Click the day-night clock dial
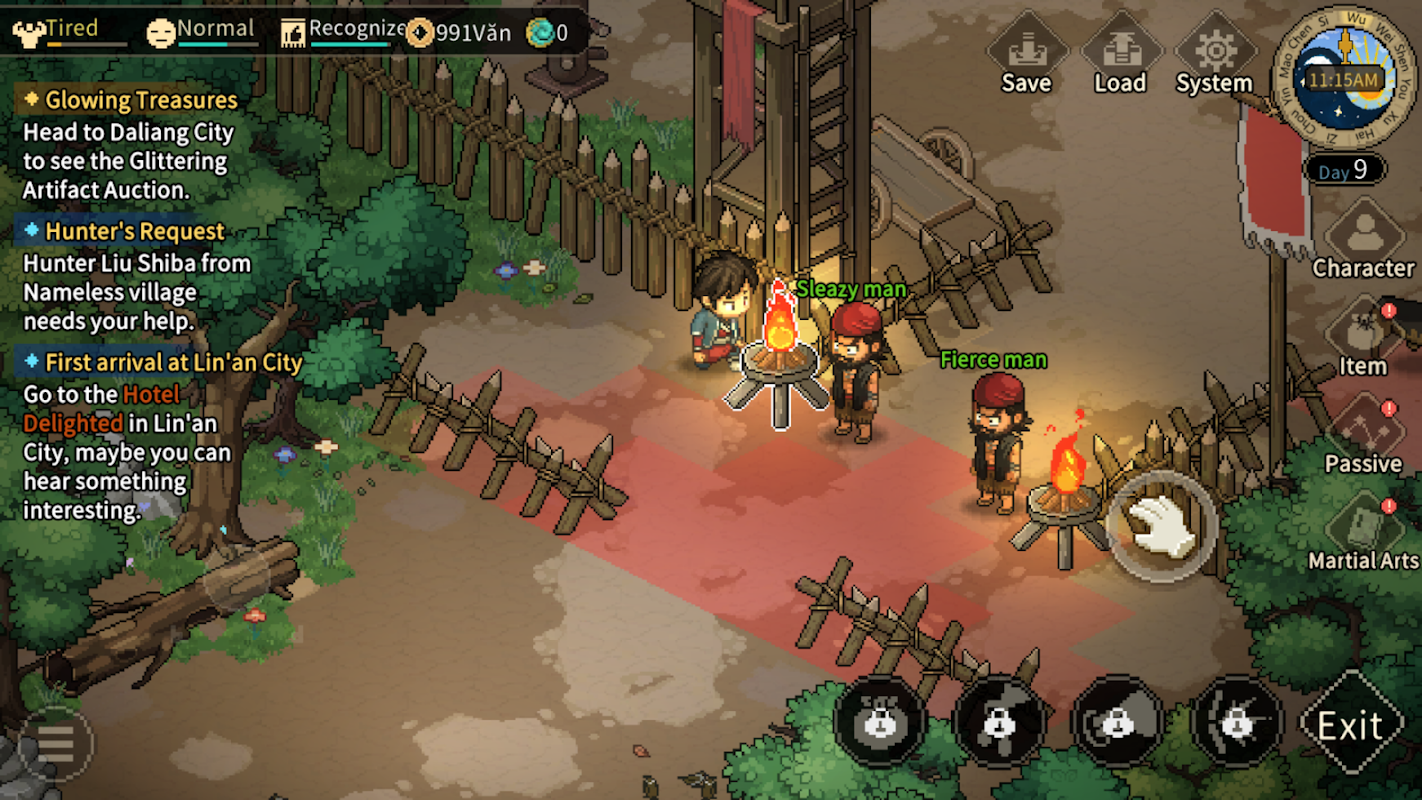 click(1344, 78)
